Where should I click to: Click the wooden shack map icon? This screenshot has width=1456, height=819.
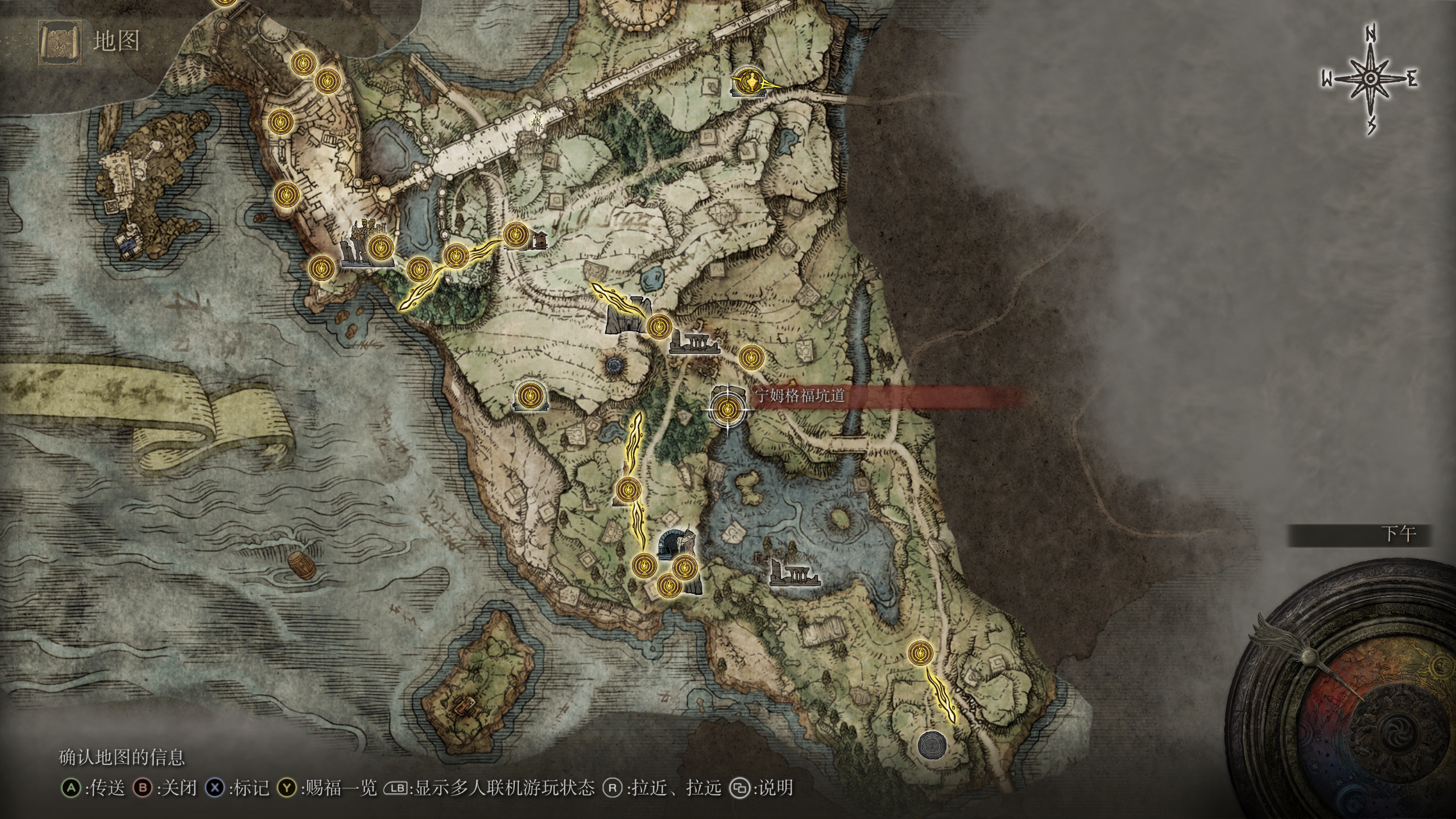[x=538, y=240]
